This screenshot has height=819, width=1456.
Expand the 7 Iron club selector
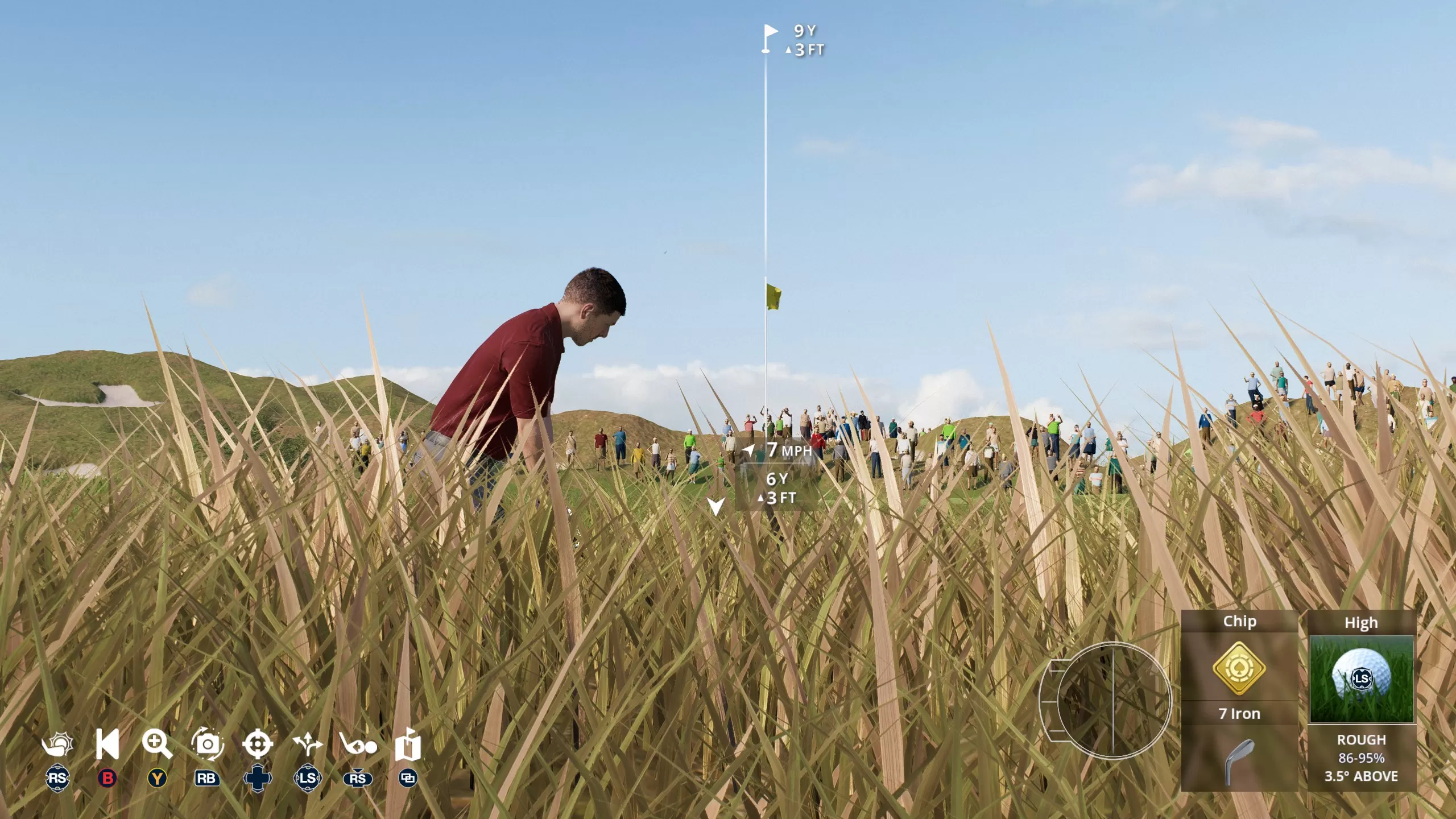click(x=1239, y=714)
